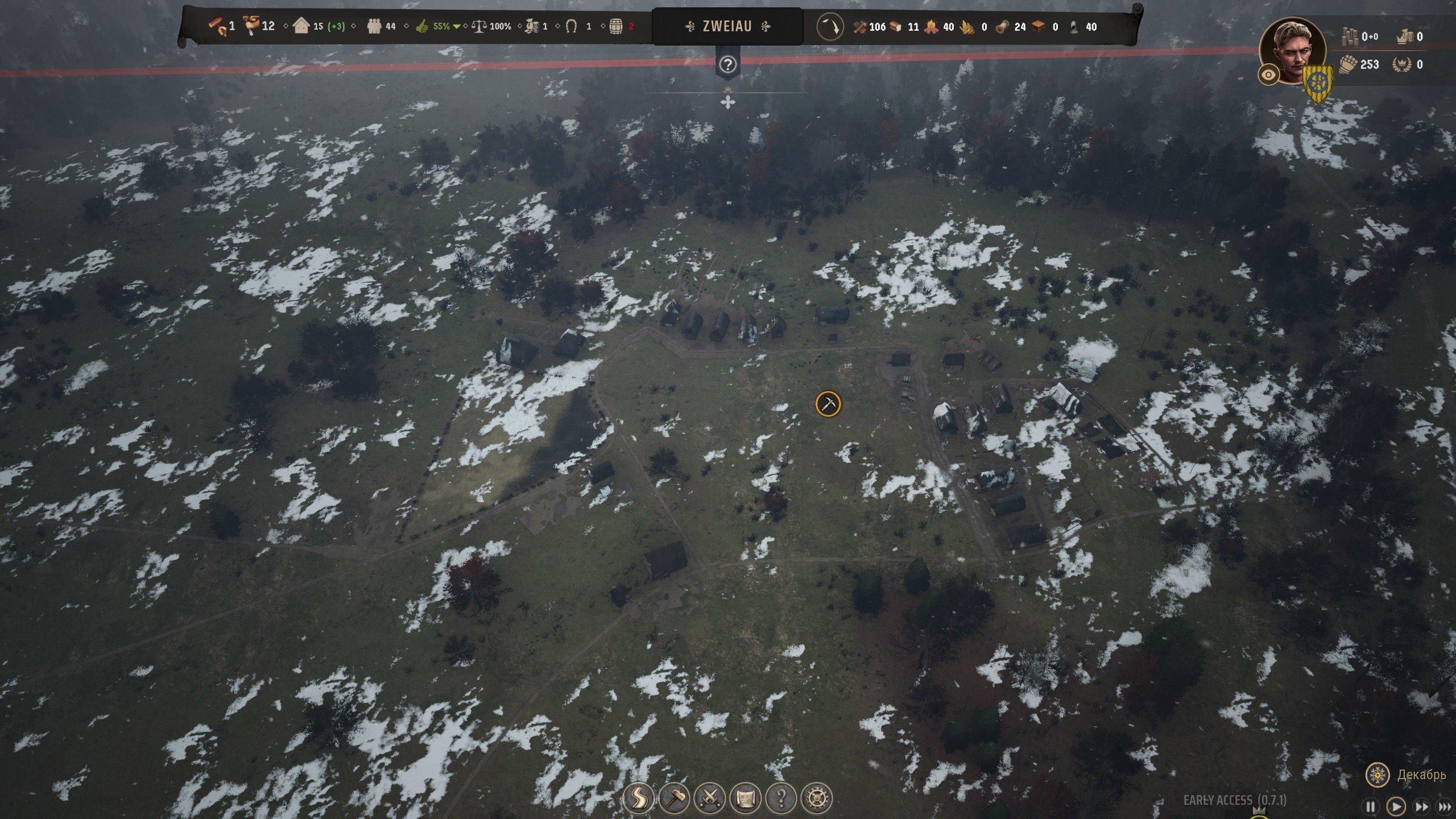The image size is (1456, 819).
Task: Open the road building tool
Action: [x=638, y=799]
